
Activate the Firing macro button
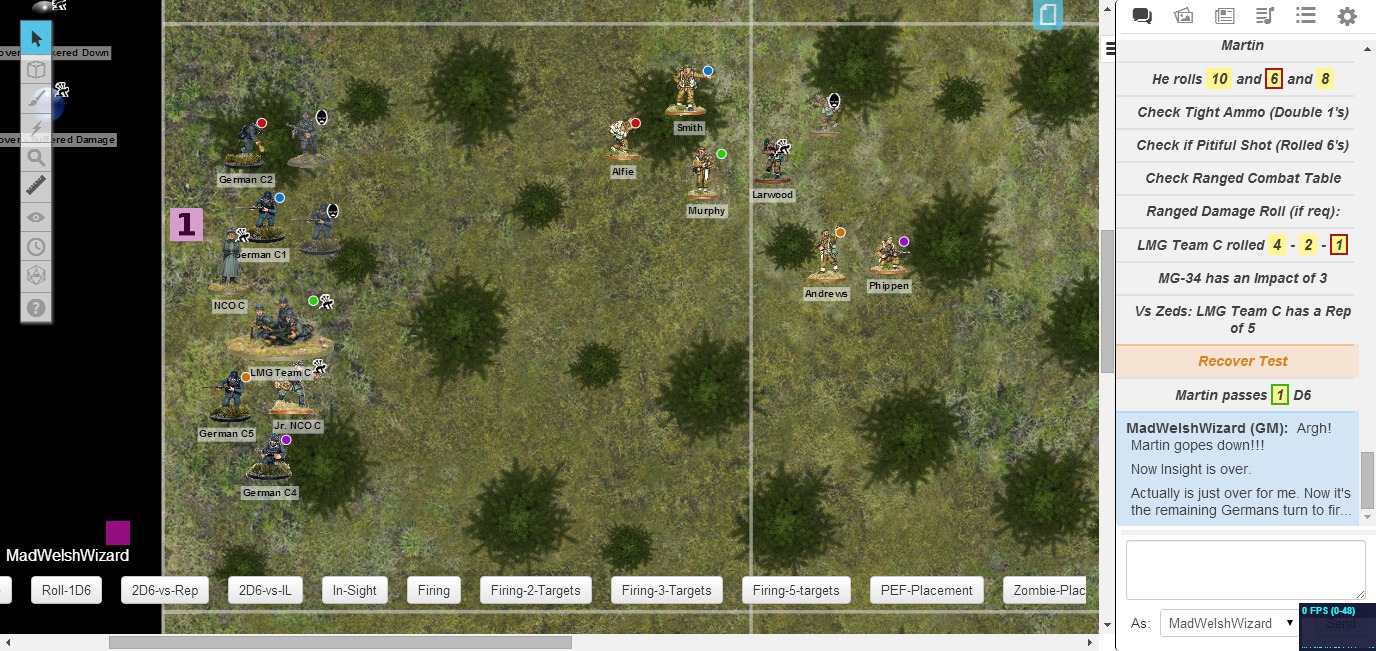click(434, 590)
